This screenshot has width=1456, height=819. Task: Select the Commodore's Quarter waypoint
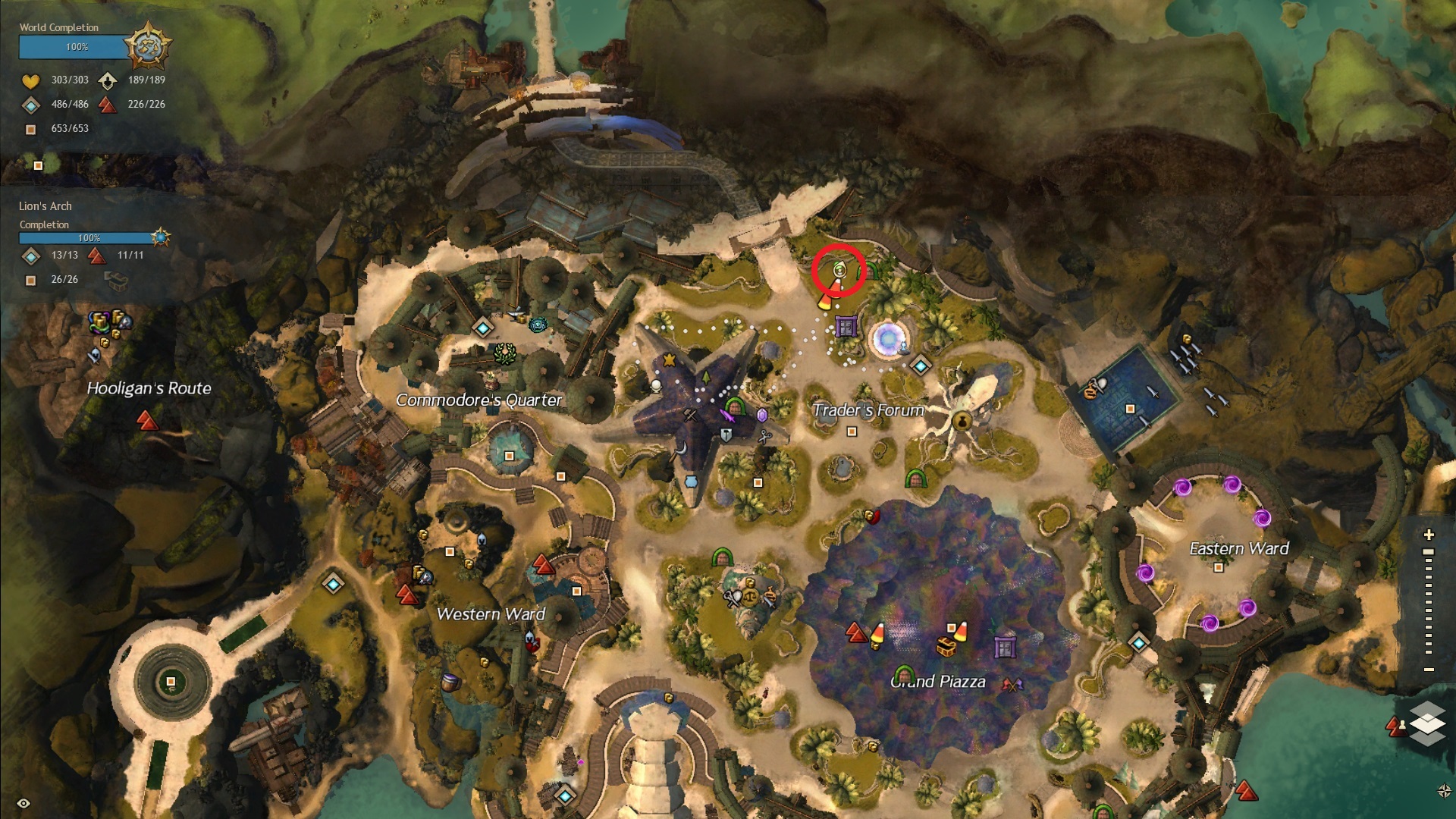coord(483,328)
